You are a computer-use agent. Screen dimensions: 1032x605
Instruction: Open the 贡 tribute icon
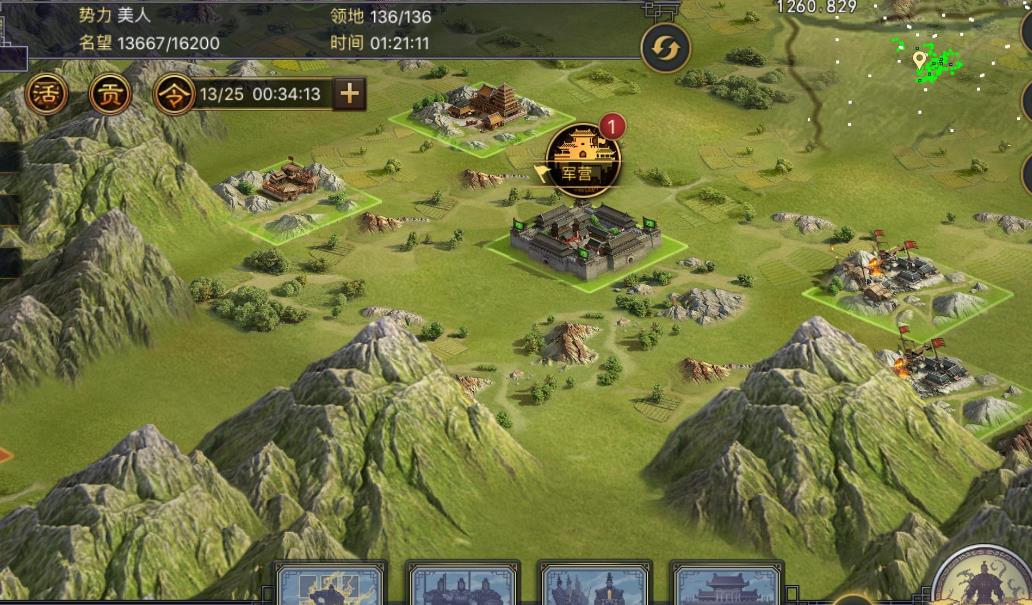110,95
